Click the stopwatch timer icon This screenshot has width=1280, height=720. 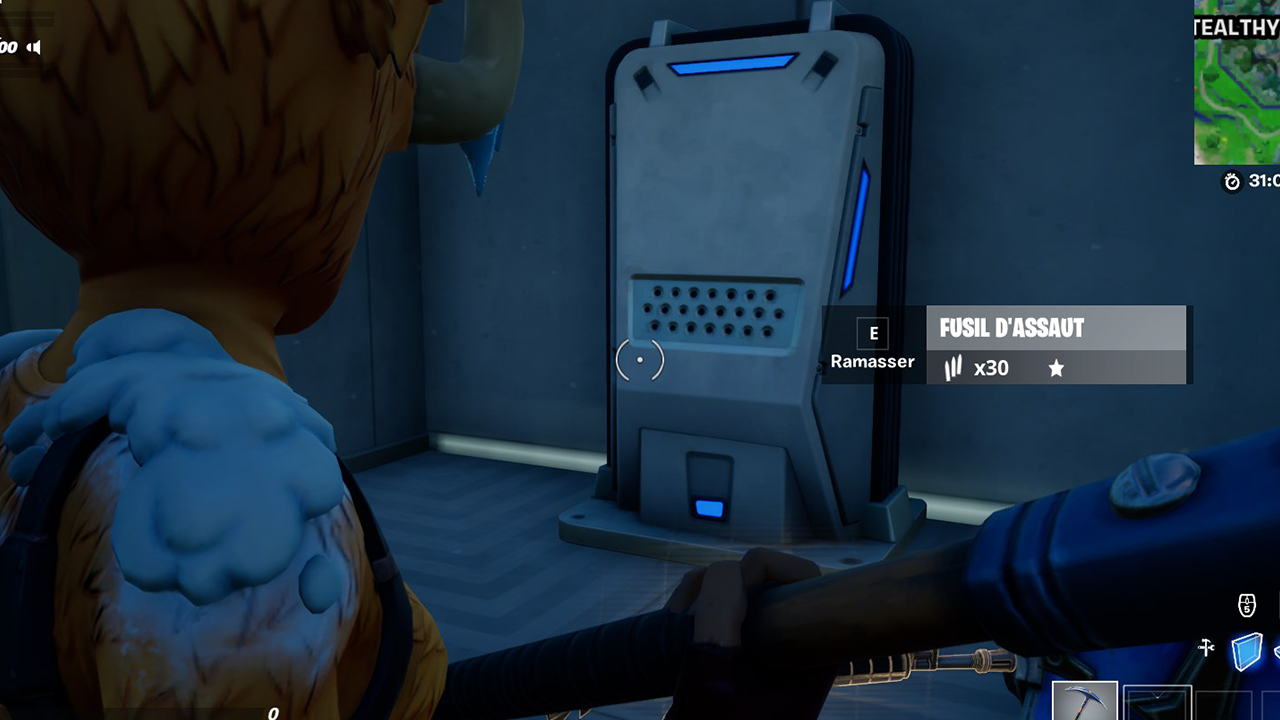(x=1230, y=183)
